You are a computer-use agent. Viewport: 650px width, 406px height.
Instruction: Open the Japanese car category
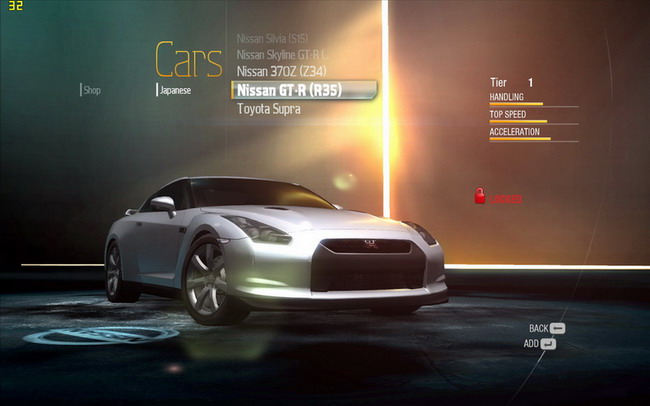[175, 90]
